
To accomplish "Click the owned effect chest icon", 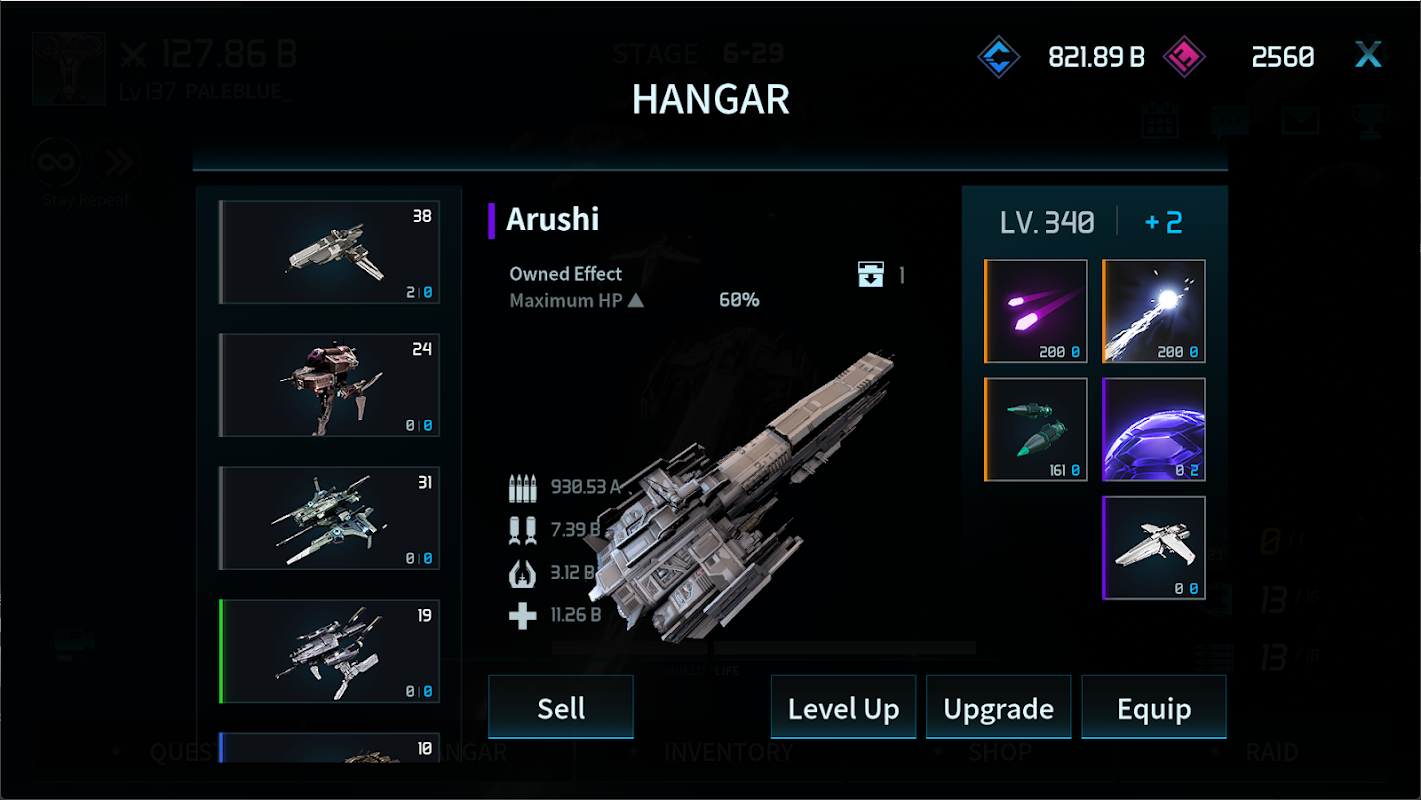I will (x=871, y=274).
